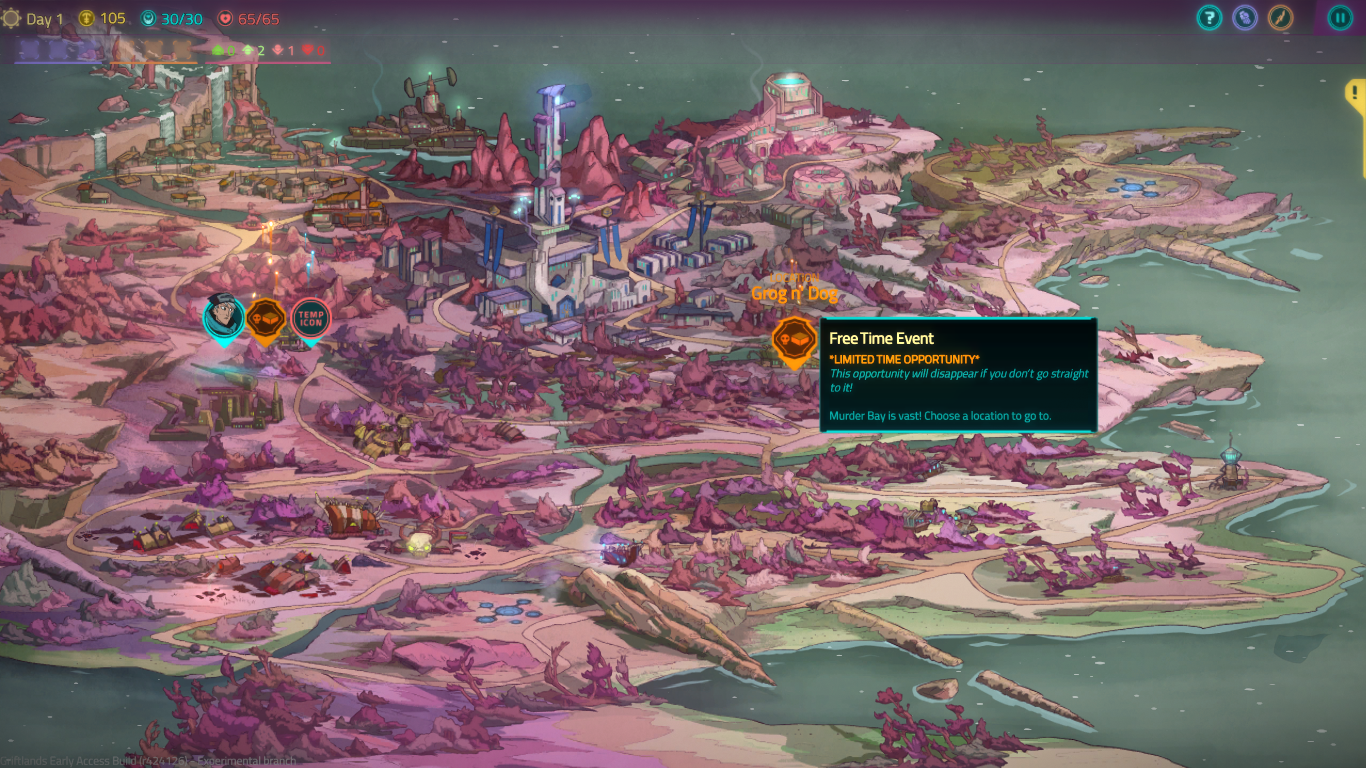Select the character portrait map marker

tap(224, 318)
